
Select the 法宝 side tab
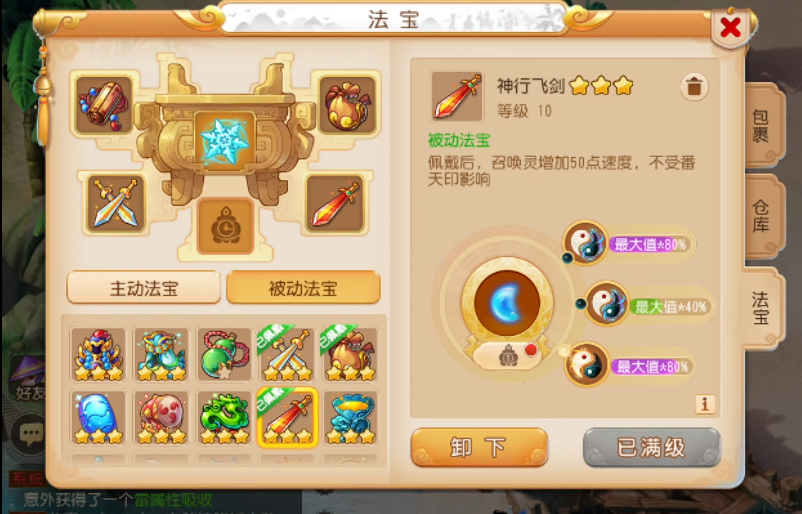[762, 308]
